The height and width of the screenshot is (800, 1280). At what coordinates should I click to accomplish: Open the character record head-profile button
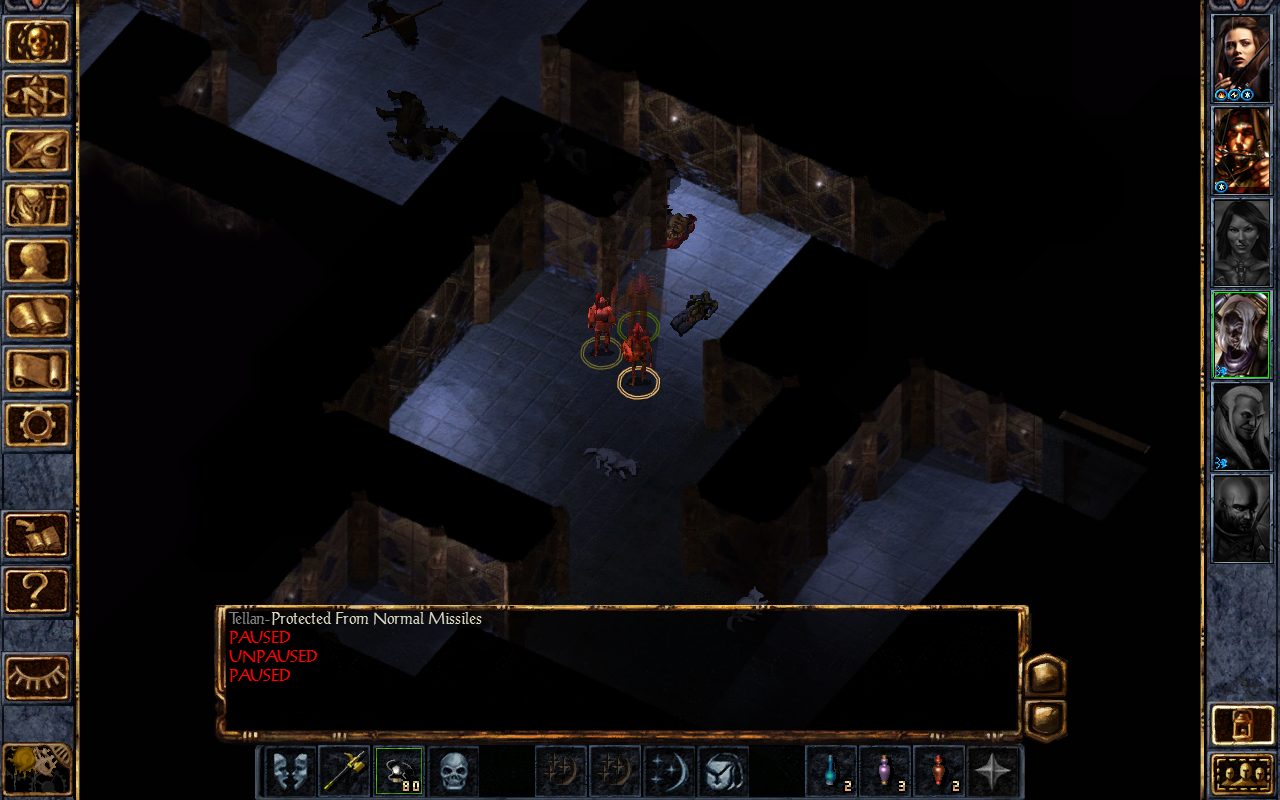pyautogui.click(x=38, y=261)
